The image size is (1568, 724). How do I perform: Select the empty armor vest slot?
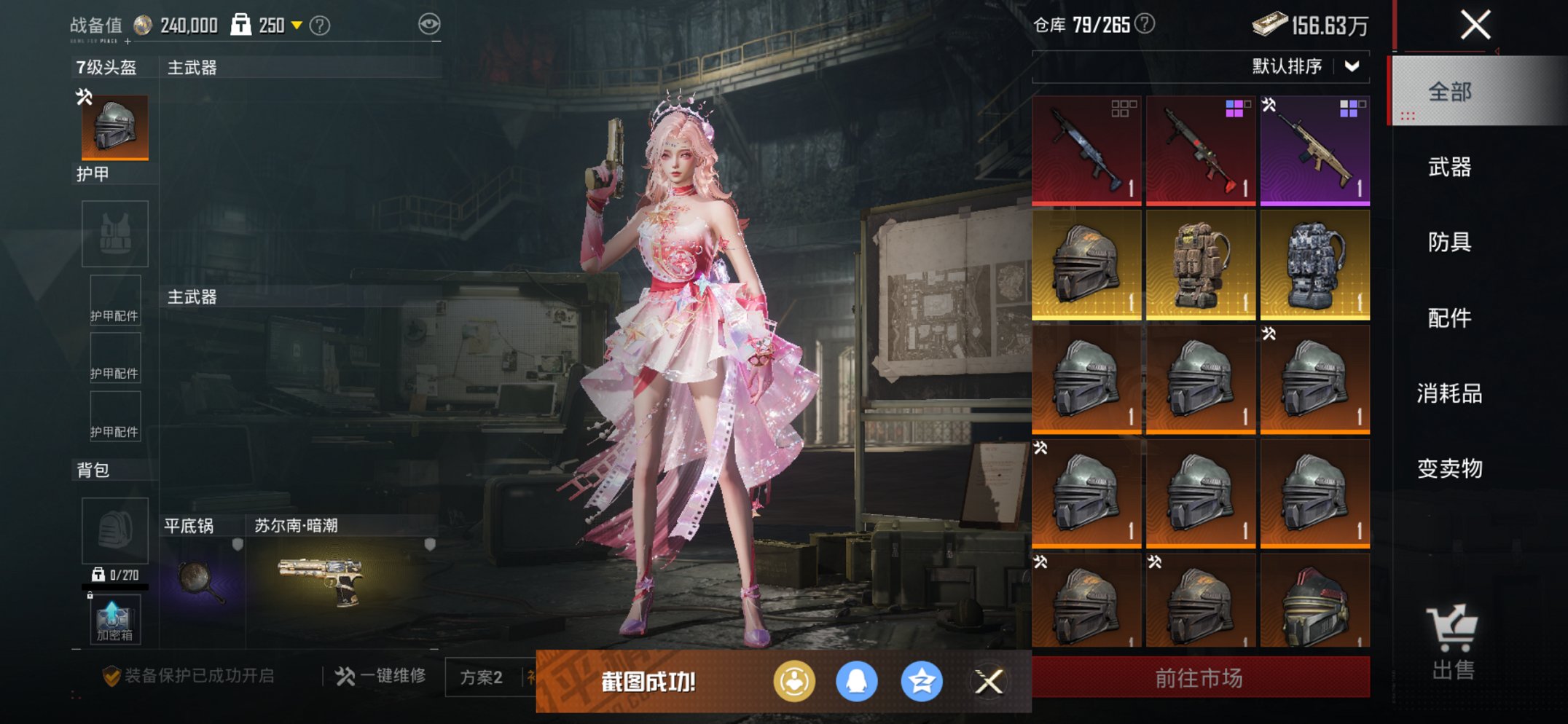(114, 233)
